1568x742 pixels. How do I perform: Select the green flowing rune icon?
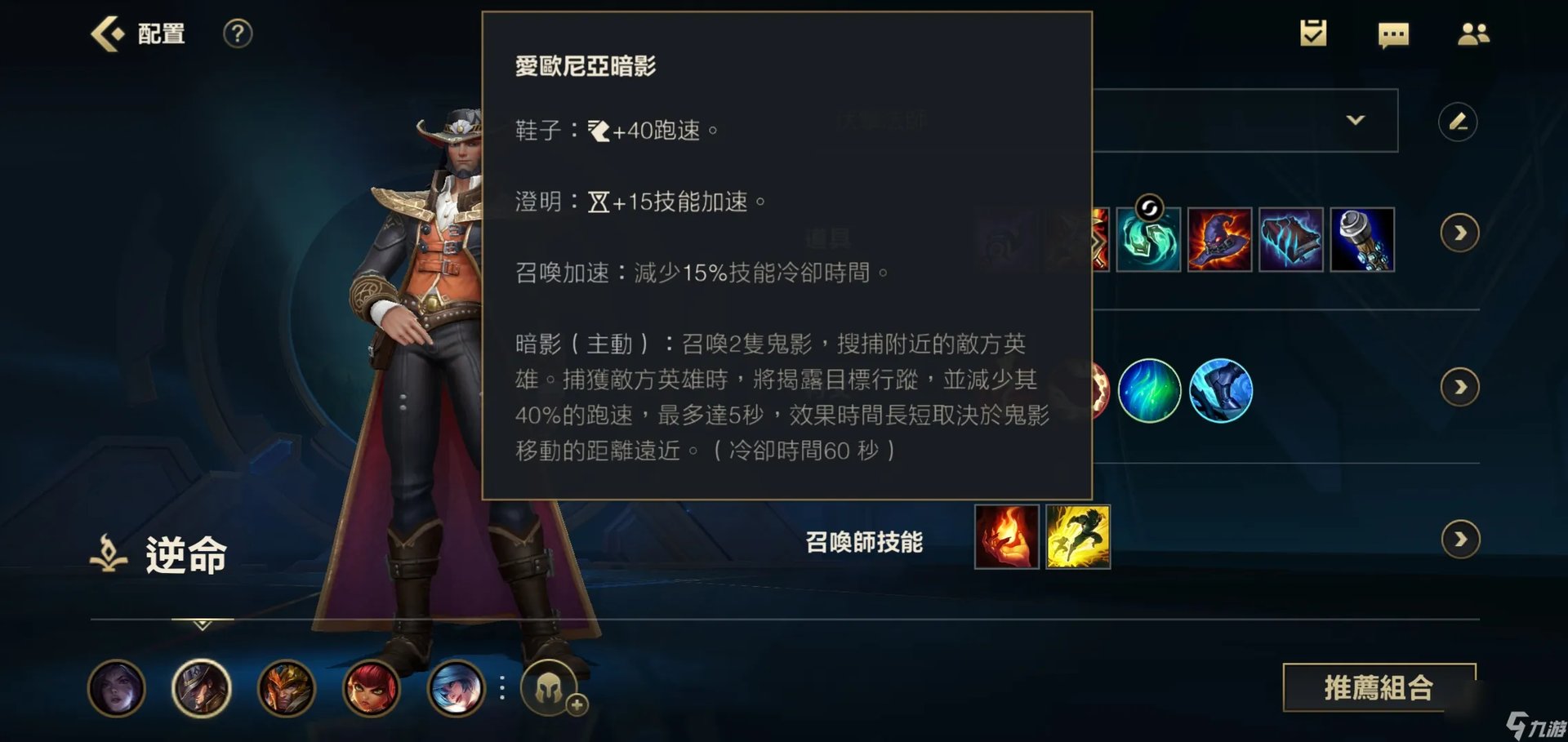click(x=1150, y=391)
